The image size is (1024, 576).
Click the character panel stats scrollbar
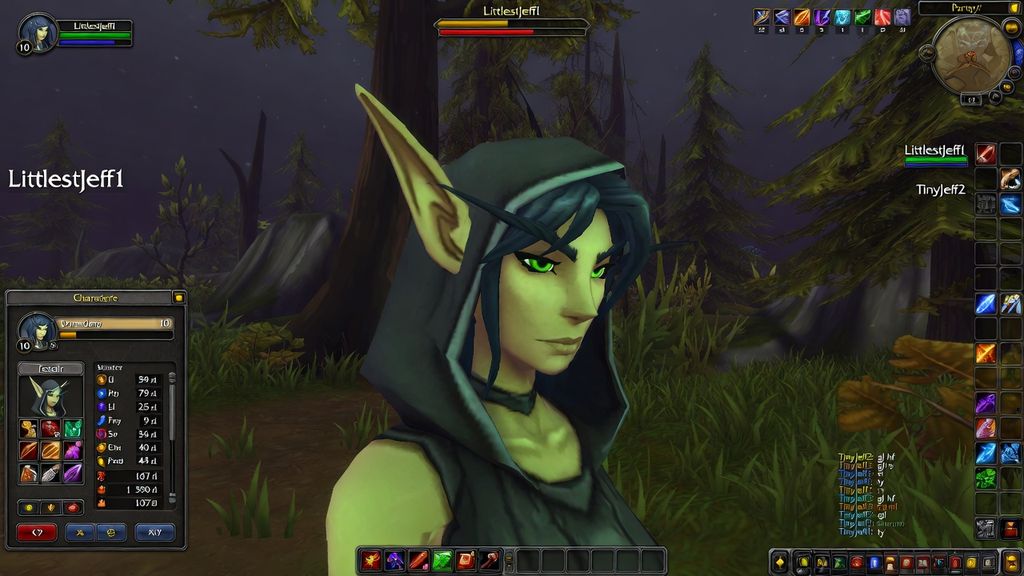(171, 435)
